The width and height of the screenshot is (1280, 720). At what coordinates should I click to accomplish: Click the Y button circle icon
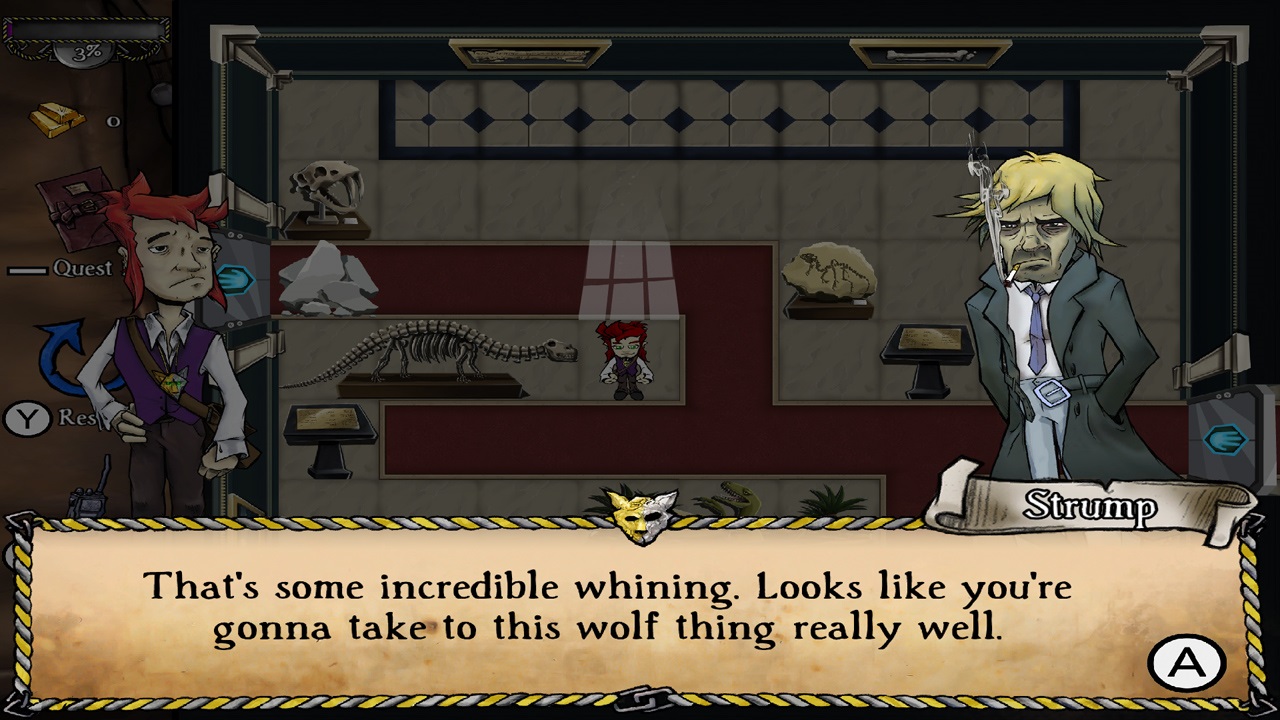tap(27, 419)
